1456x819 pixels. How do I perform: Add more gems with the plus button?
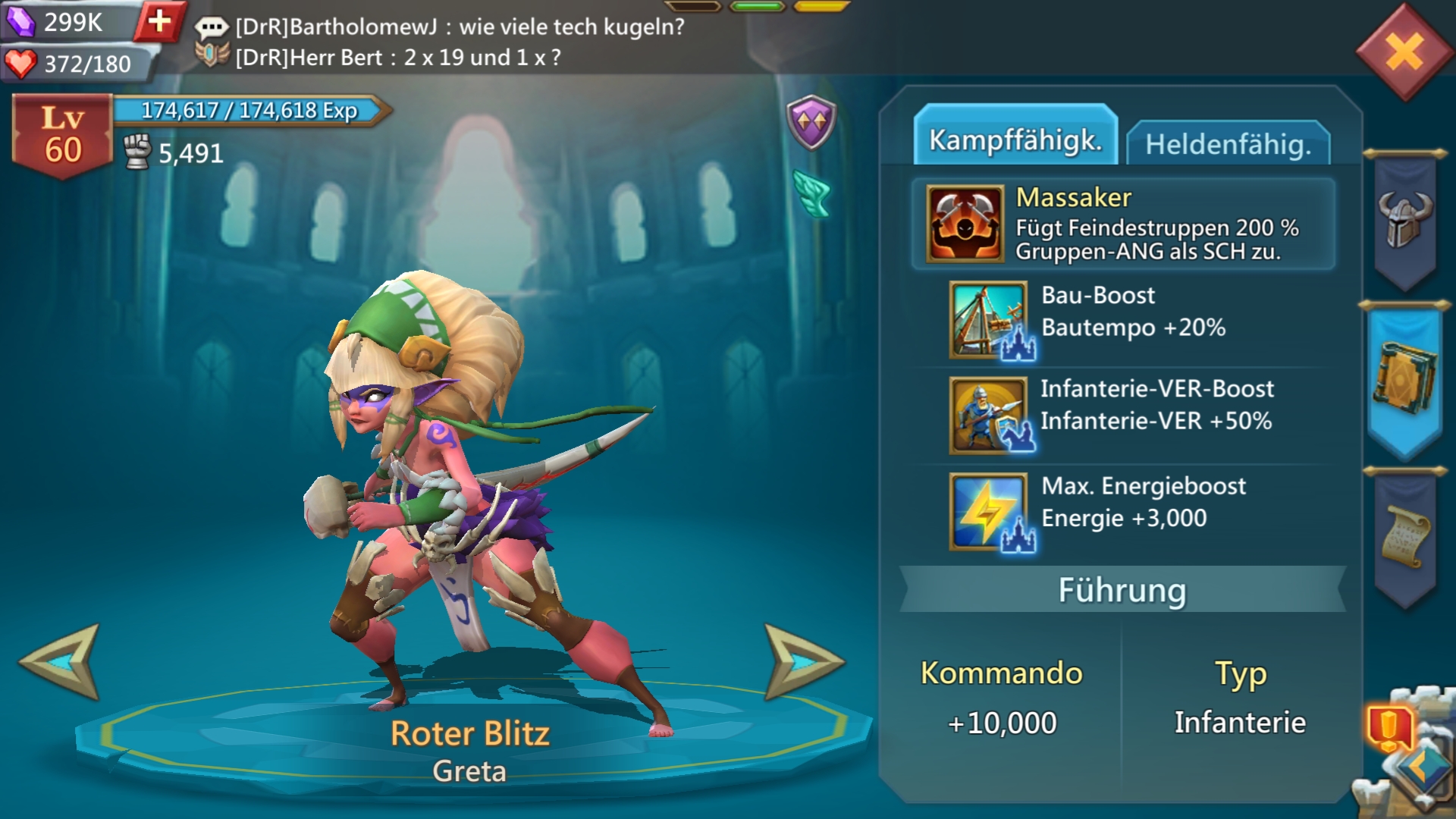(x=159, y=21)
